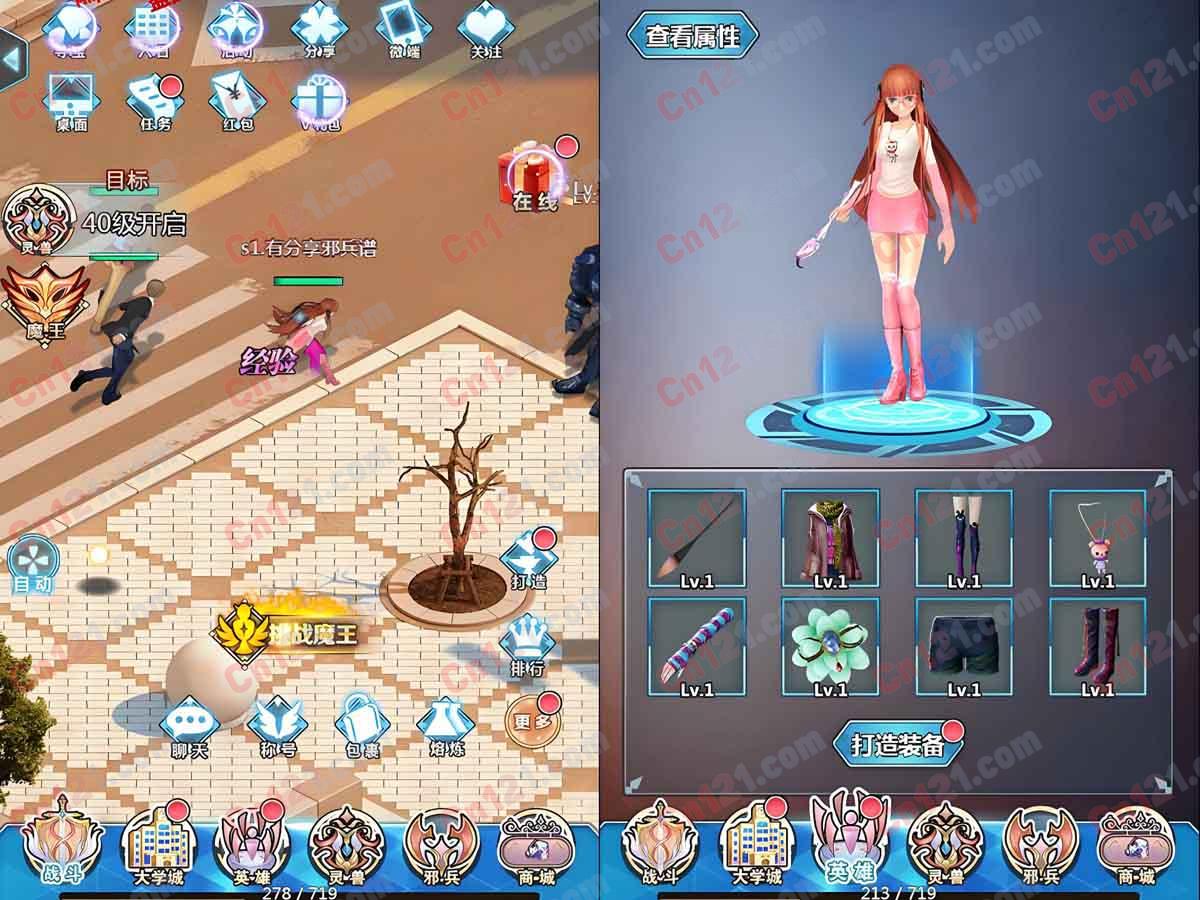
Task: Open the 聊天 chat bubble
Action: (189, 728)
